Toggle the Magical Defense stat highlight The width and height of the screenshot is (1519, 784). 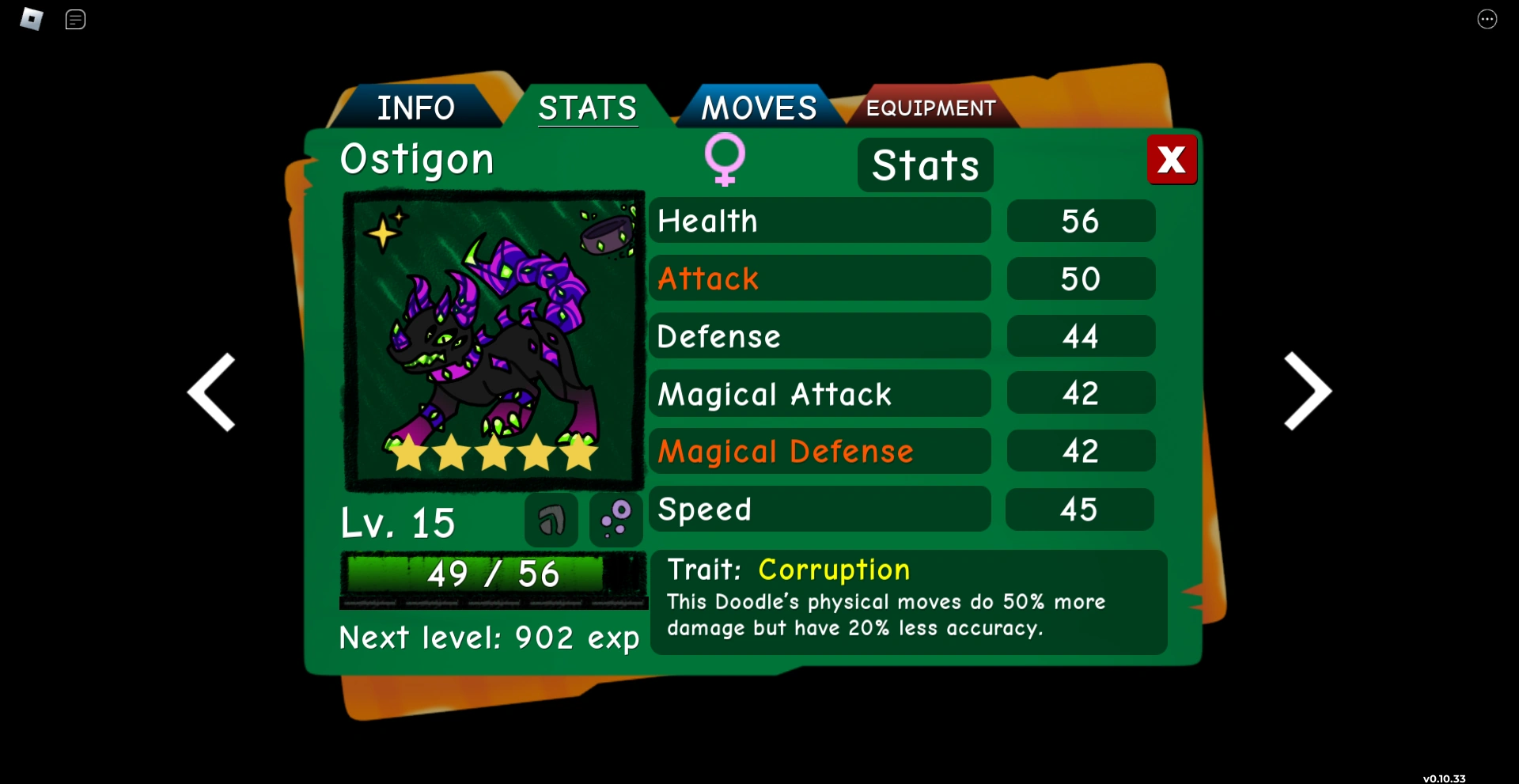tap(820, 451)
